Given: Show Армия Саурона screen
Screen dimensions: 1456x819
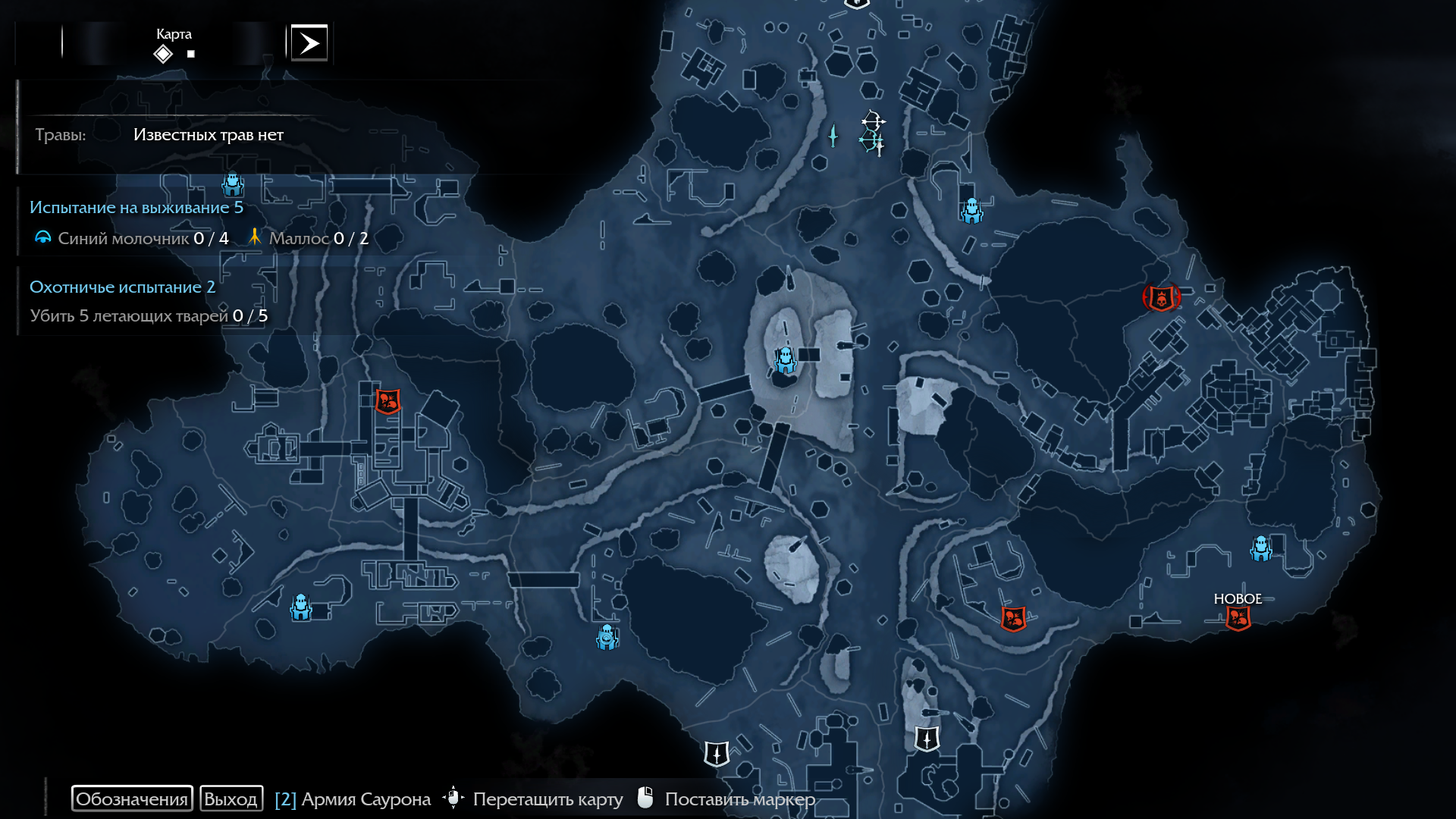Looking at the screenshot, I should [353, 799].
